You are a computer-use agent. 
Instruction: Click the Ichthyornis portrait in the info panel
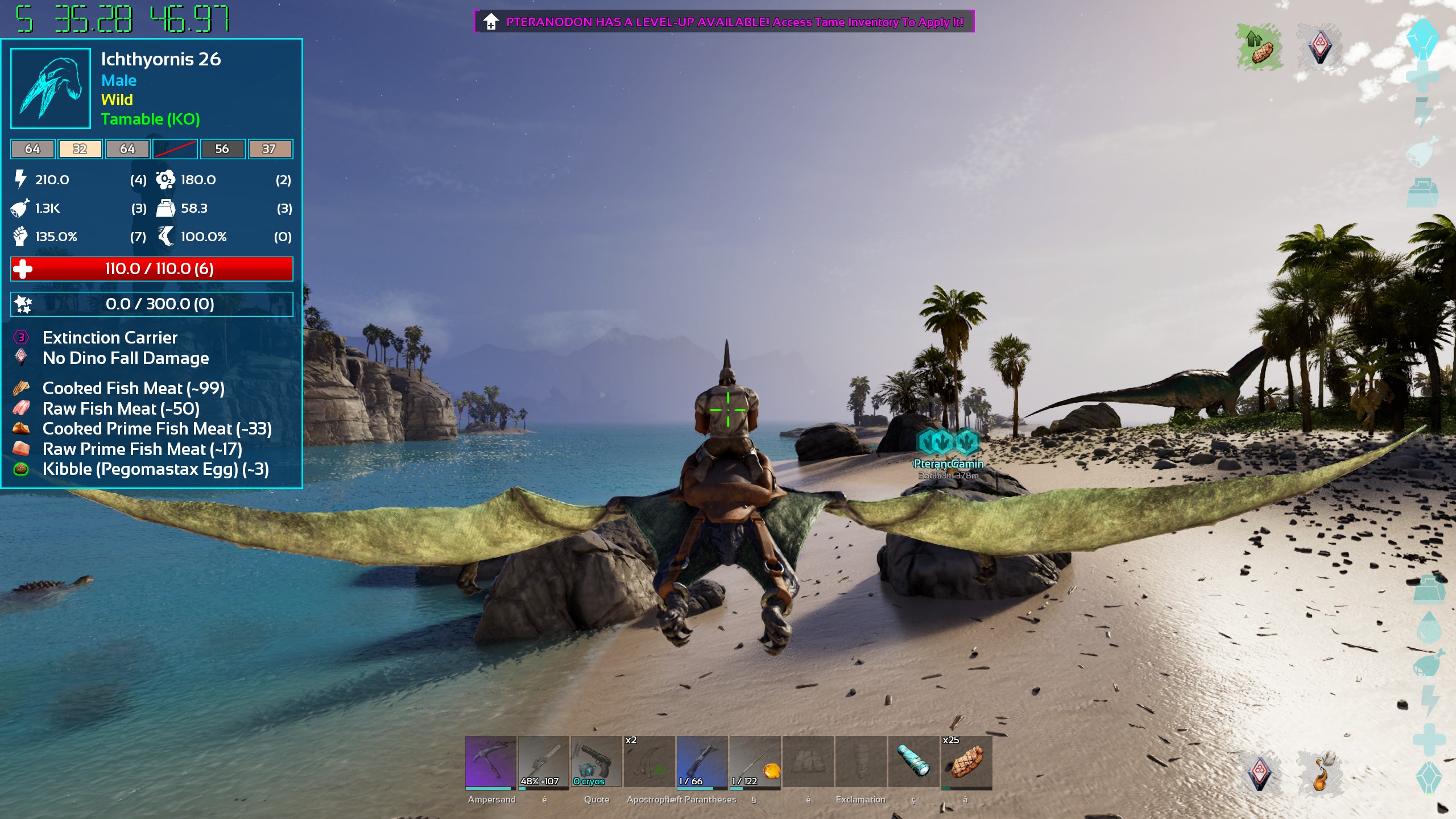[x=51, y=88]
